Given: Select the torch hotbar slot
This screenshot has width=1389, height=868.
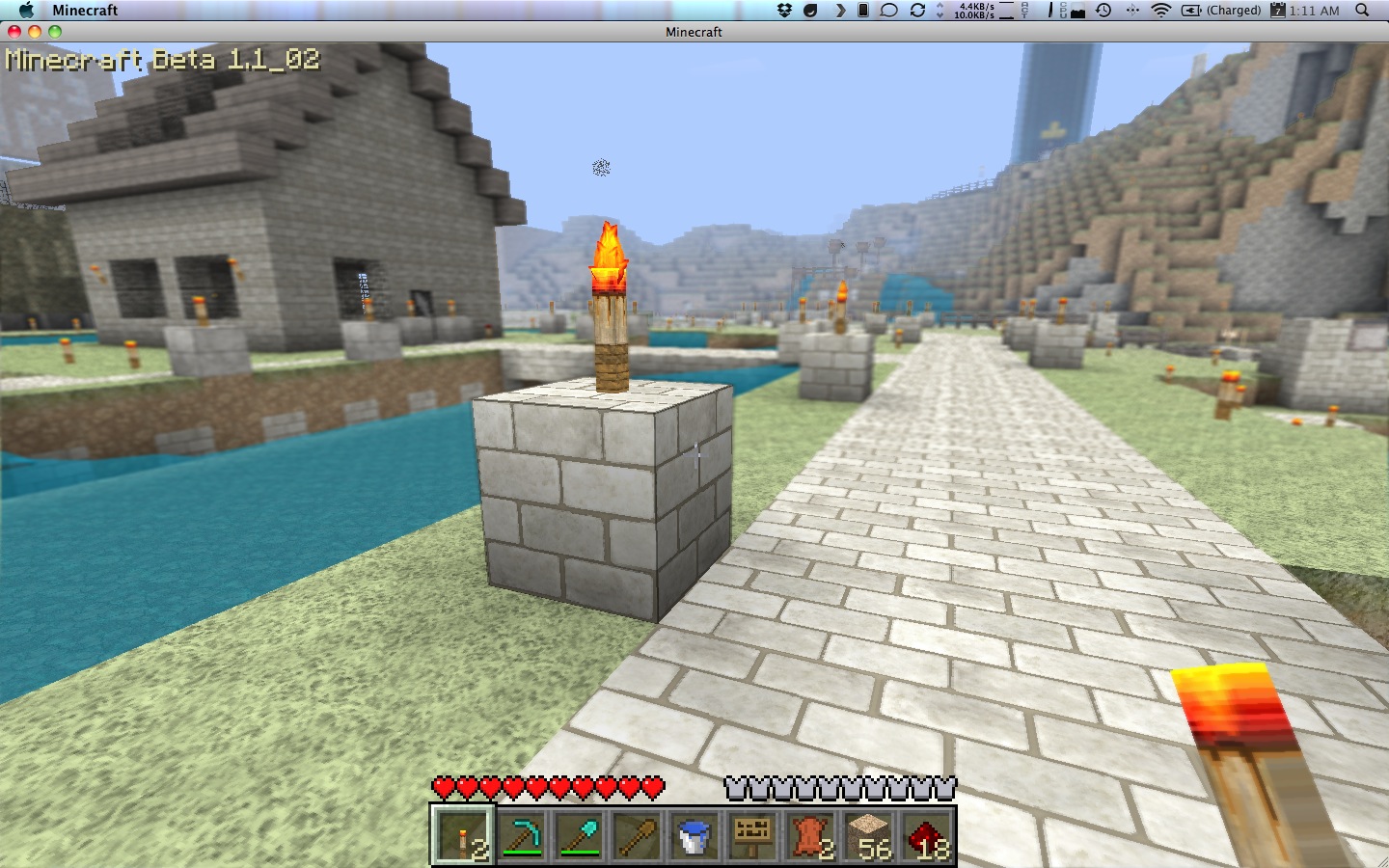Looking at the screenshot, I should coord(463,835).
